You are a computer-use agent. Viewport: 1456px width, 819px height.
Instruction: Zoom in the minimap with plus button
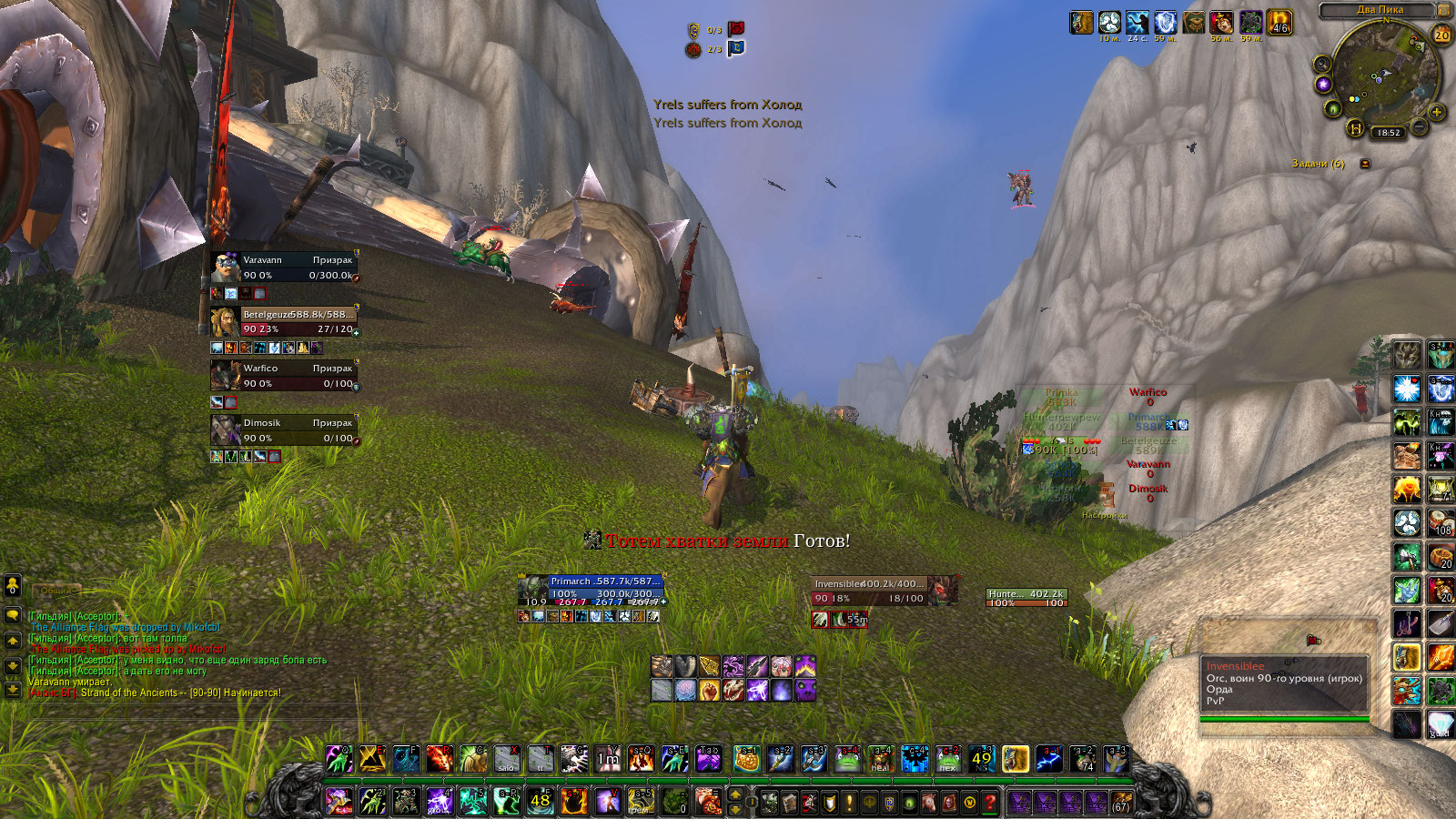tap(1437, 113)
